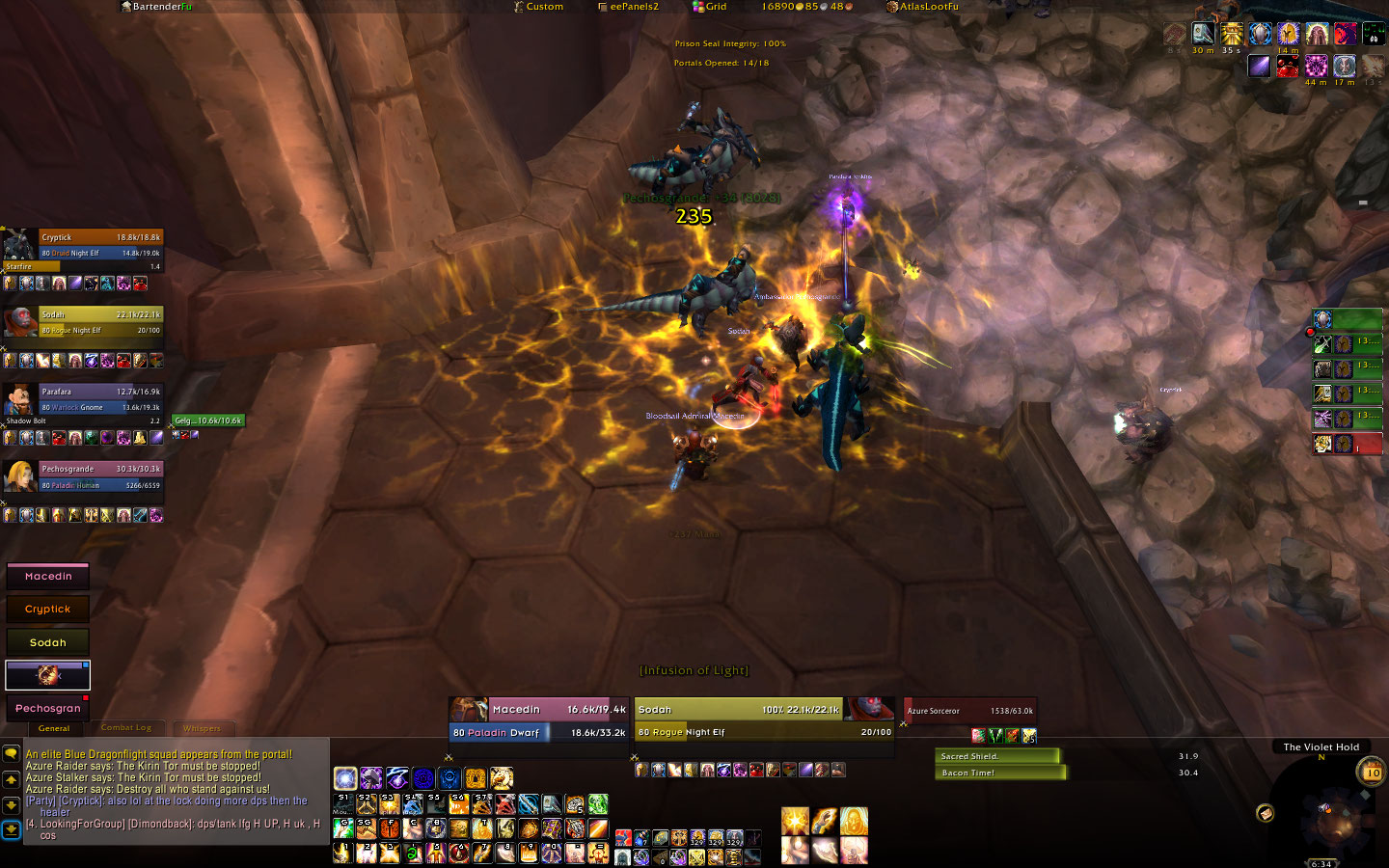Click the green serpent ability icon
The width and height of the screenshot is (1389, 868).
tap(598, 804)
